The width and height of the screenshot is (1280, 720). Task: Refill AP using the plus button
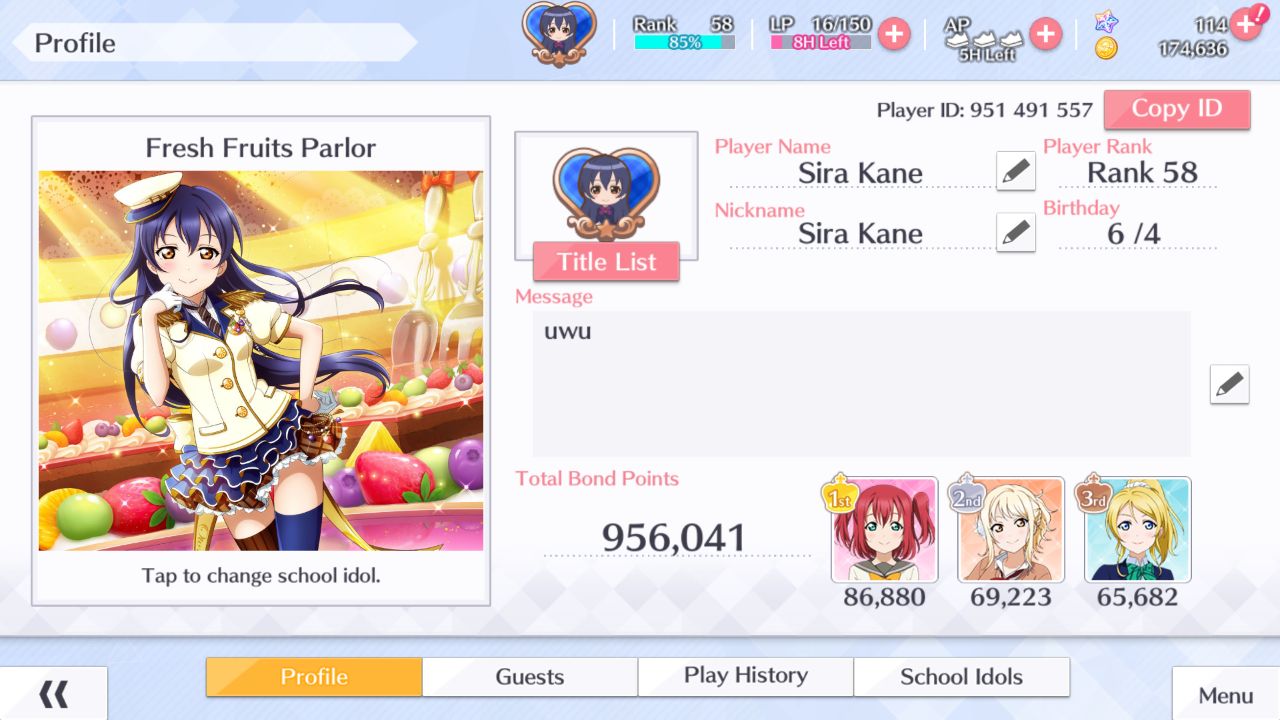click(1045, 34)
